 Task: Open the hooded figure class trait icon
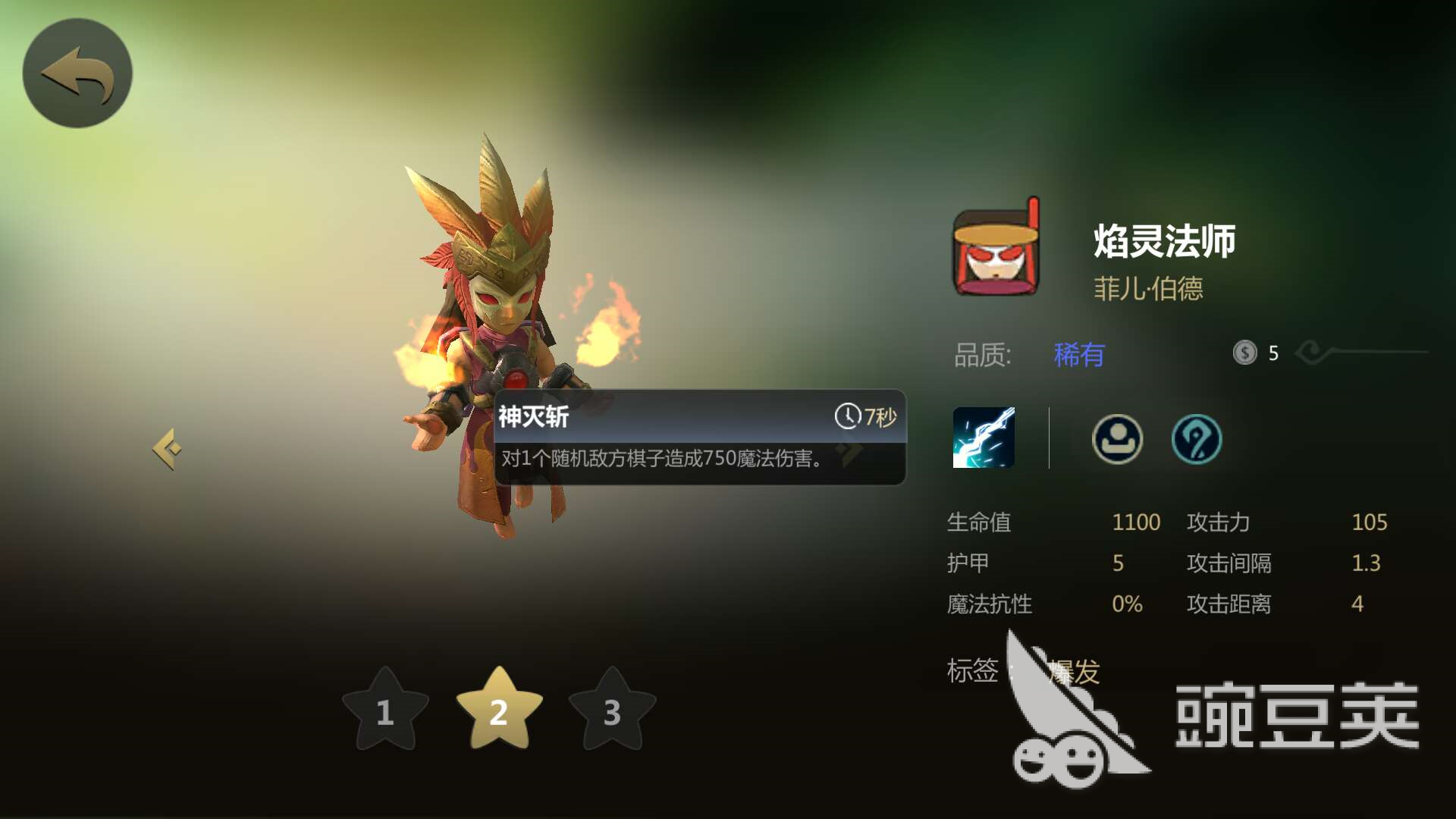1117,438
